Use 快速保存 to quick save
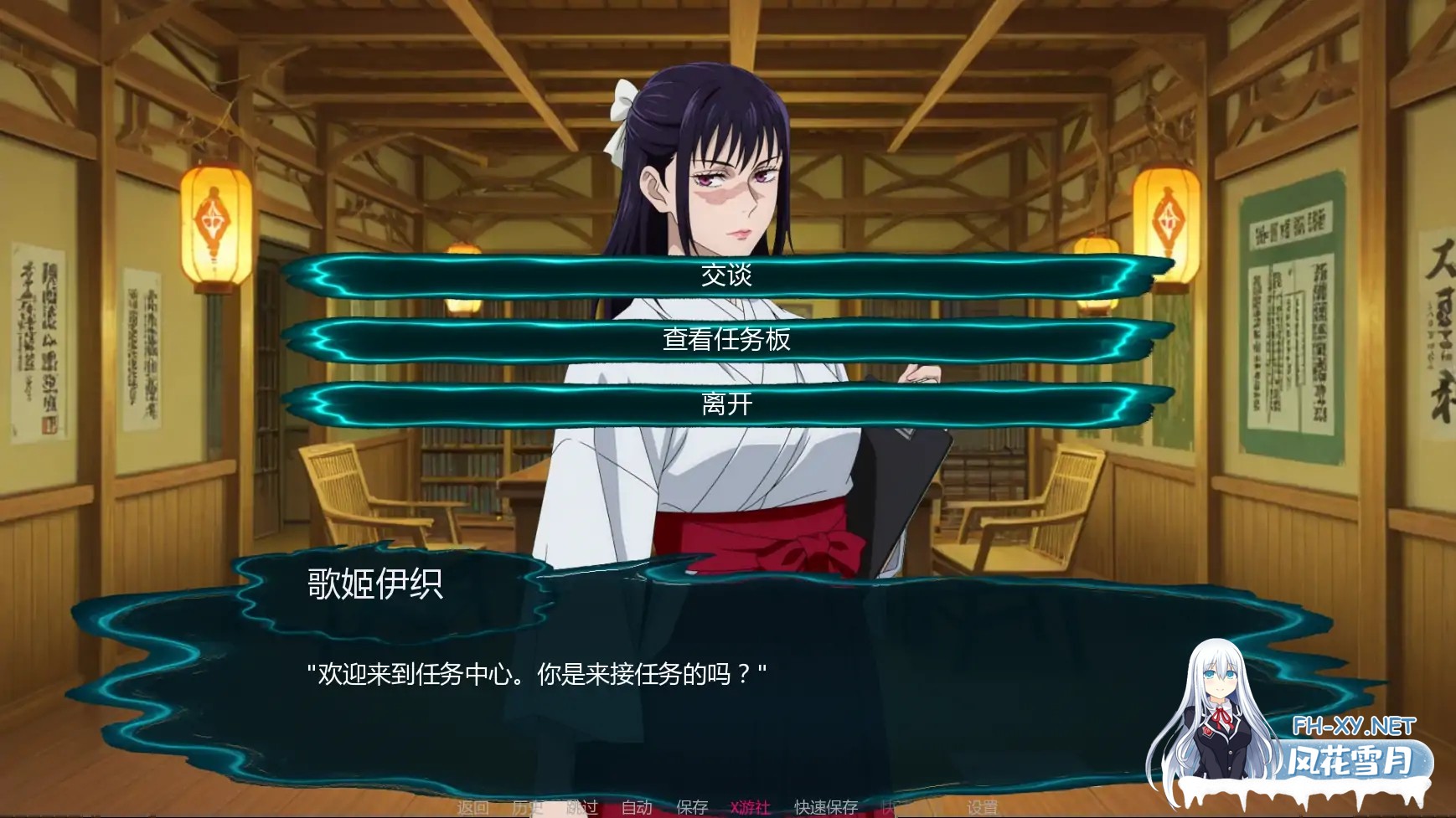Viewport: 1456px width, 818px height. point(824,807)
